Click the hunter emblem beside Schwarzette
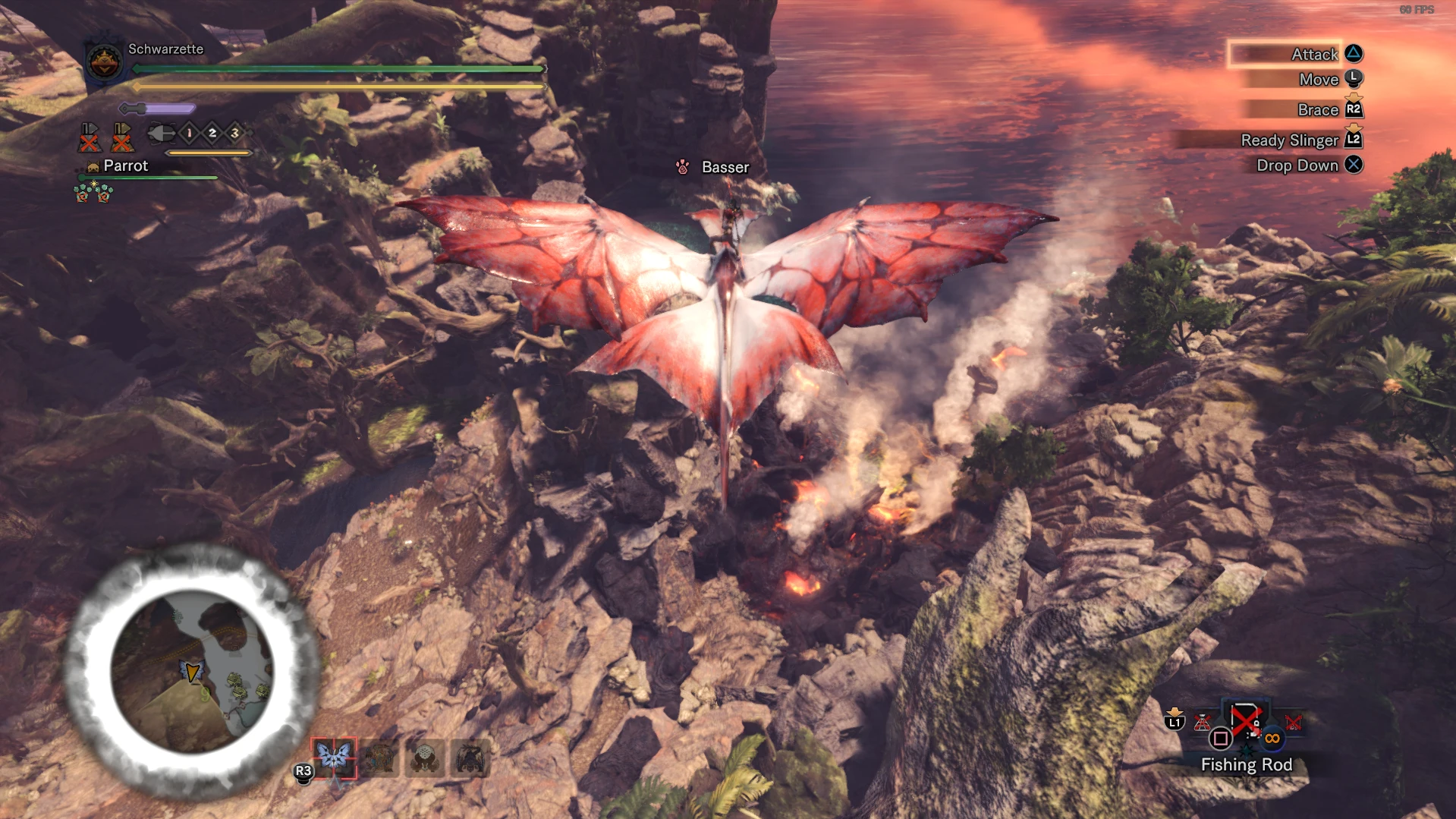 [x=104, y=61]
